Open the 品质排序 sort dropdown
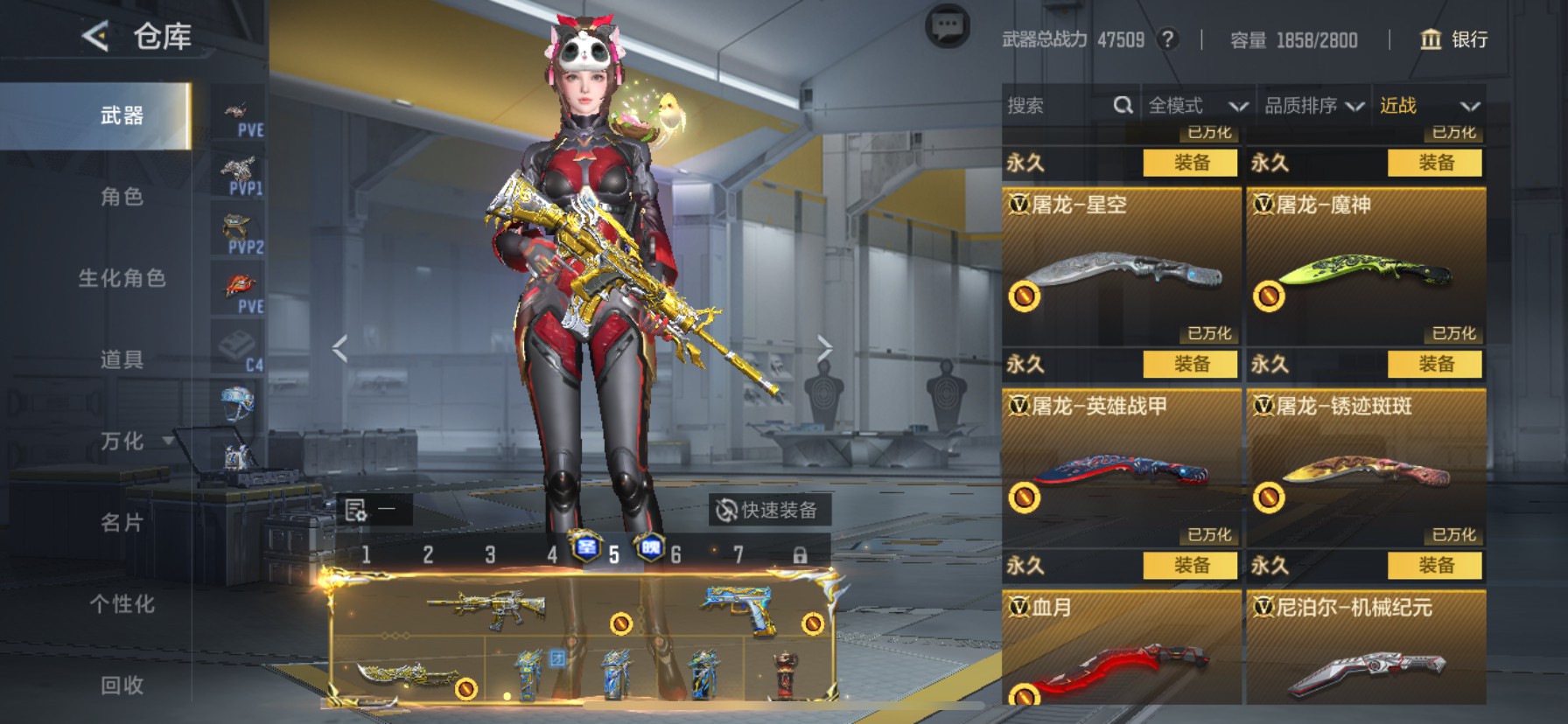The height and width of the screenshot is (724, 1568). (x=1313, y=106)
